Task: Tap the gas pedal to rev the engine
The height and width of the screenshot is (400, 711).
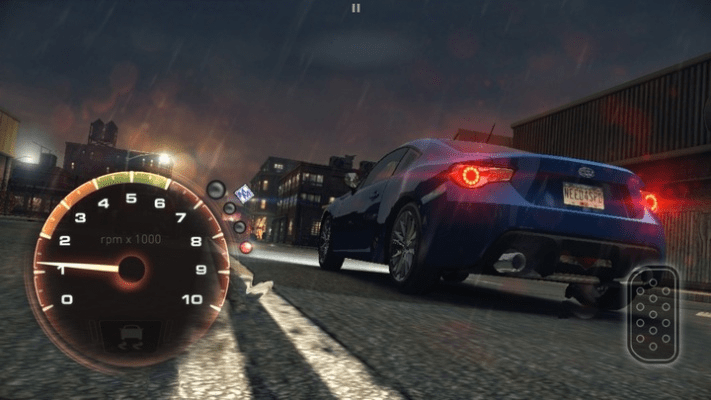Action: coord(653,314)
